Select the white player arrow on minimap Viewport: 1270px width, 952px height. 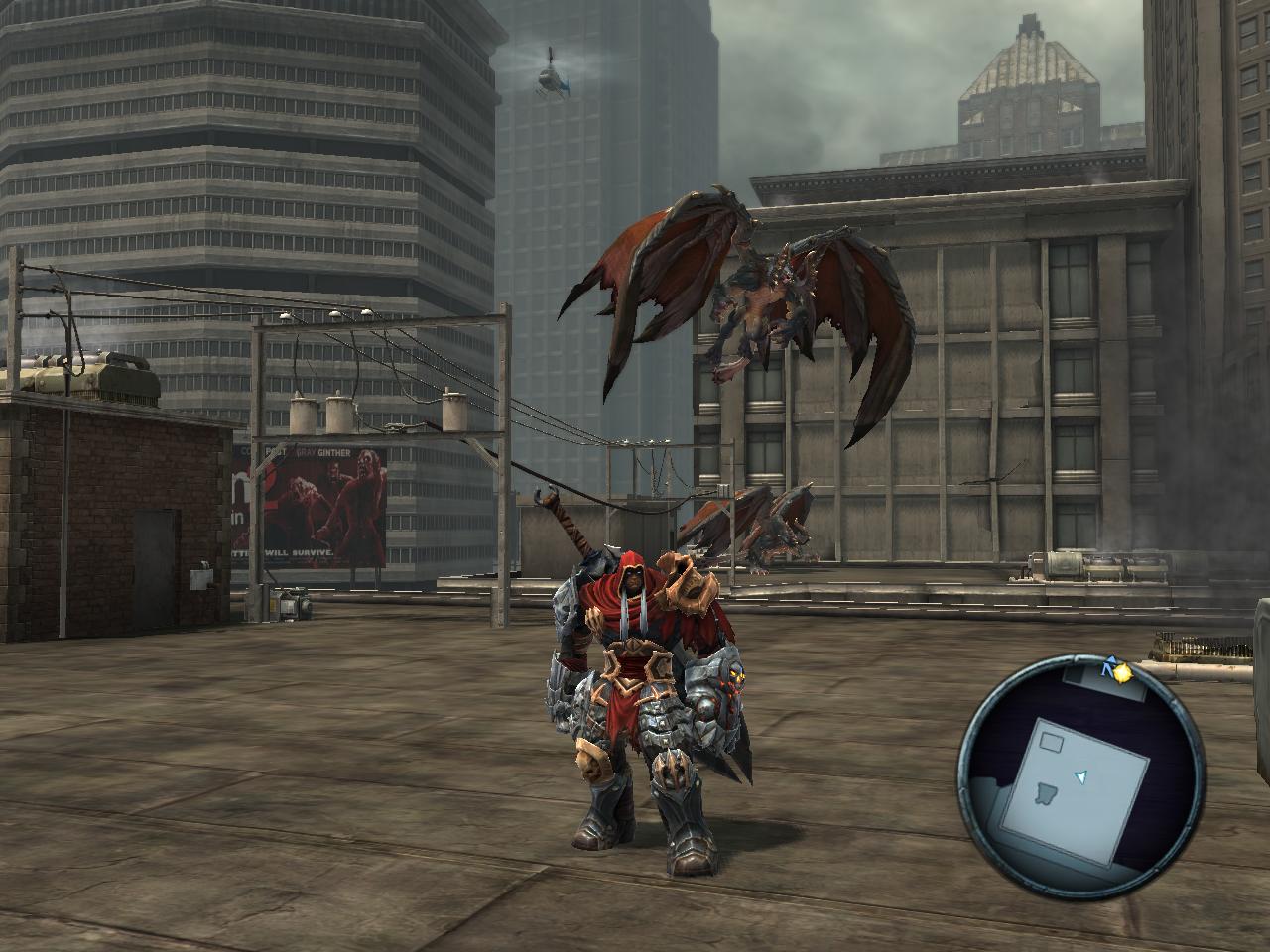coord(1081,776)
